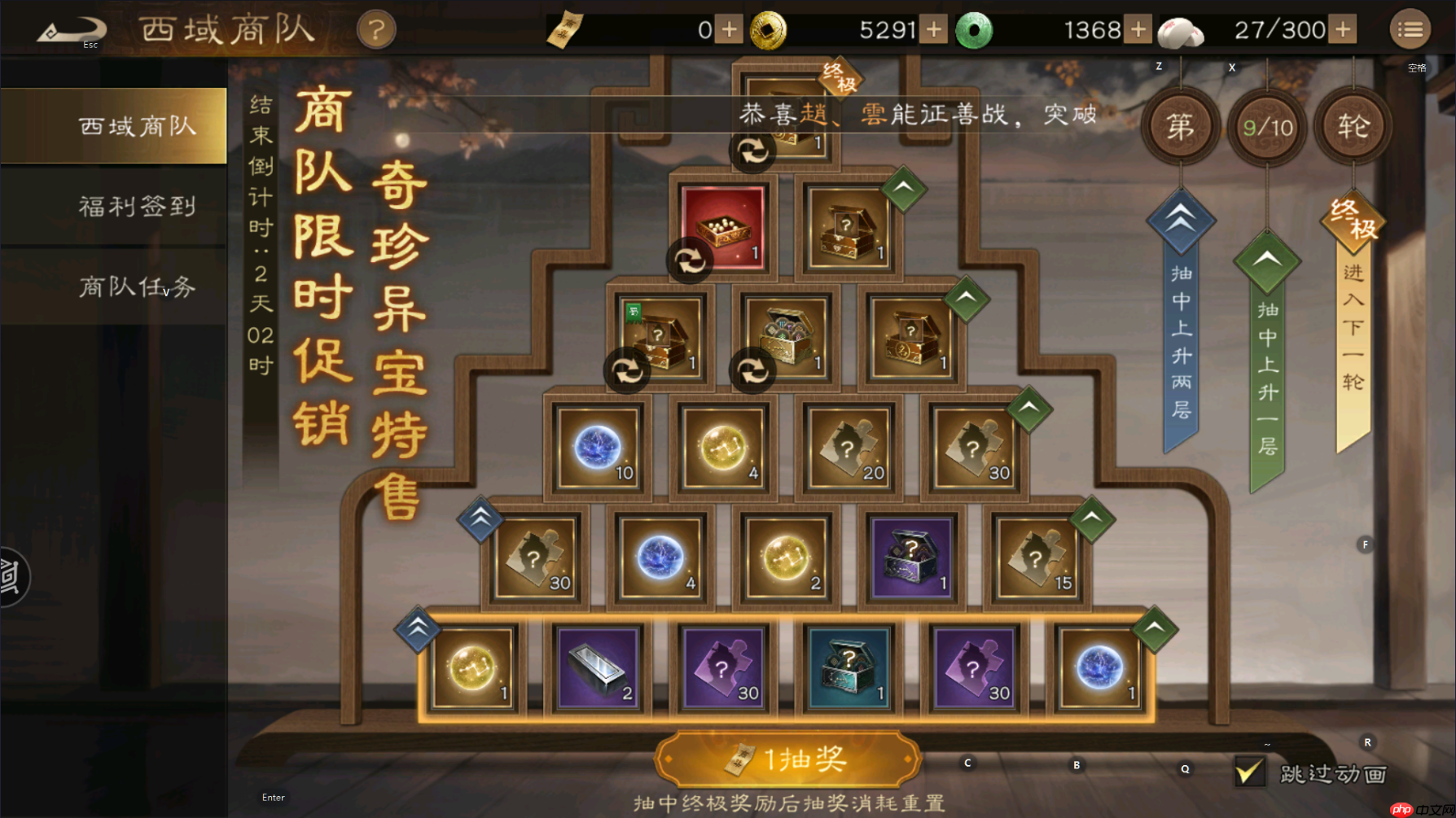
Task: Click the blue double-arrow marker on the bottom-left prize
Action: tap(415, 628)
